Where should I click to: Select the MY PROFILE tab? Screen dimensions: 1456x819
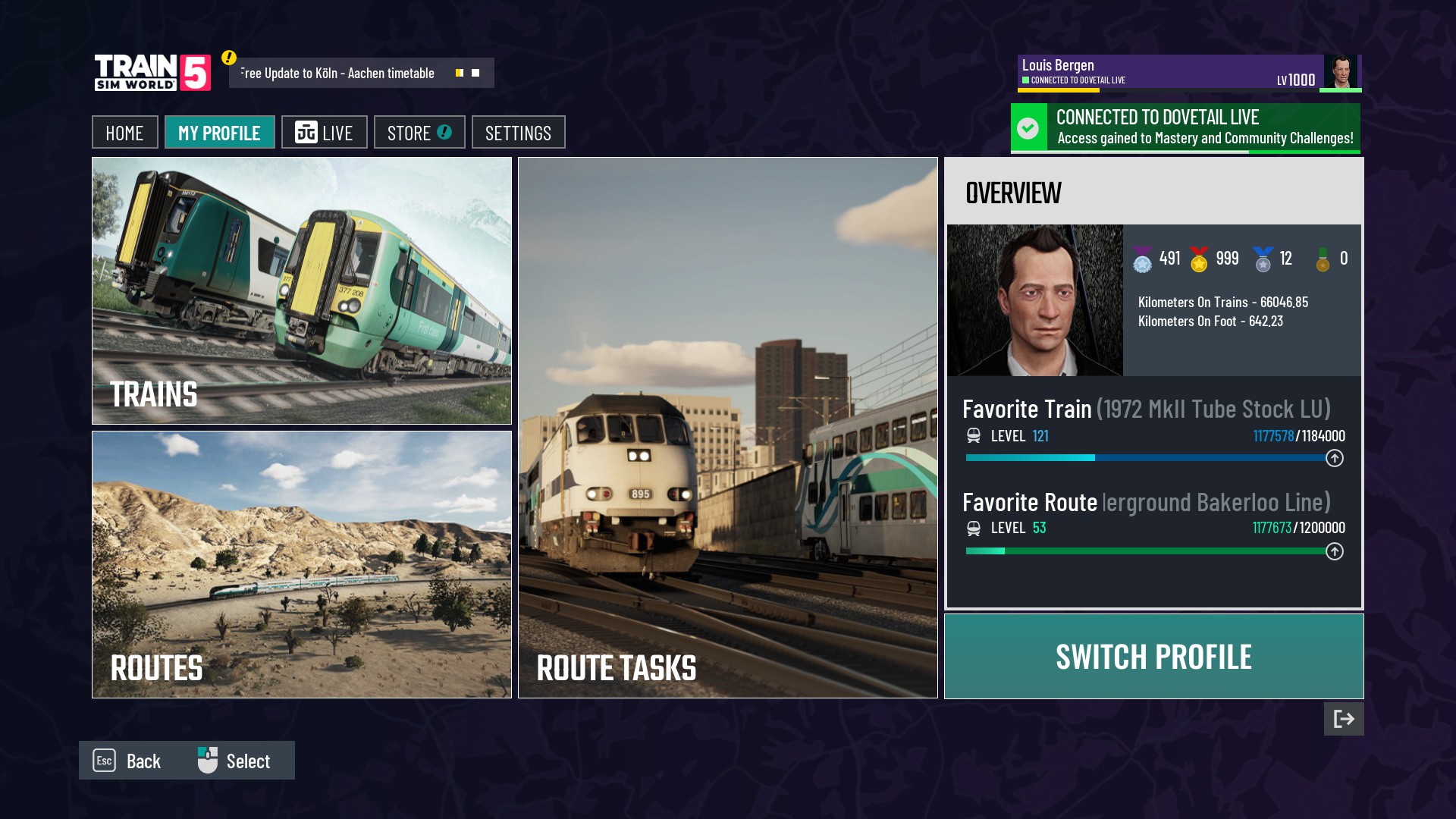click(219, 133)
